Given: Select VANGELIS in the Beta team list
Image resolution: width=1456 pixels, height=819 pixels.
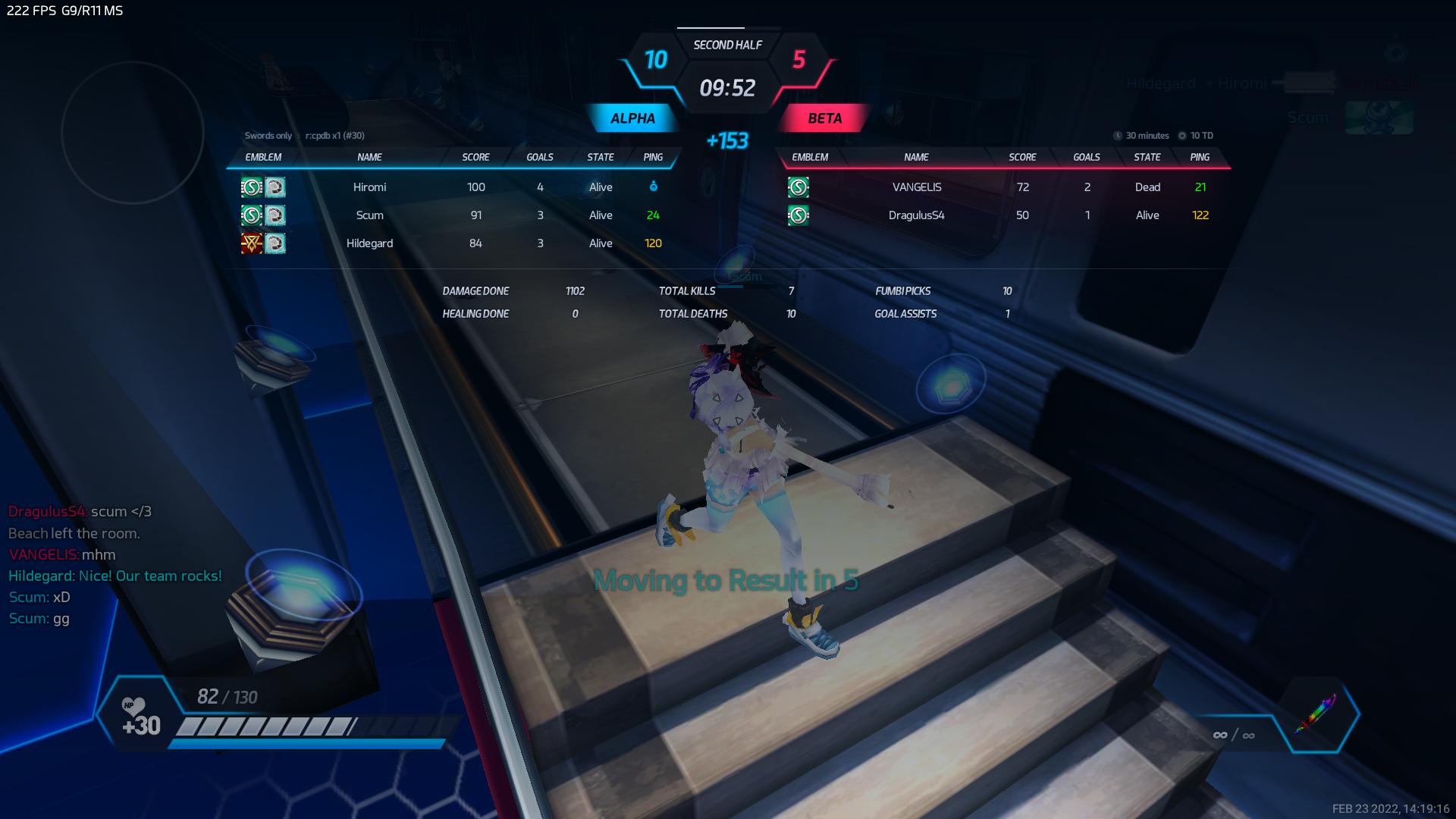Looking at the screenshot, I should tap(916, 187).
